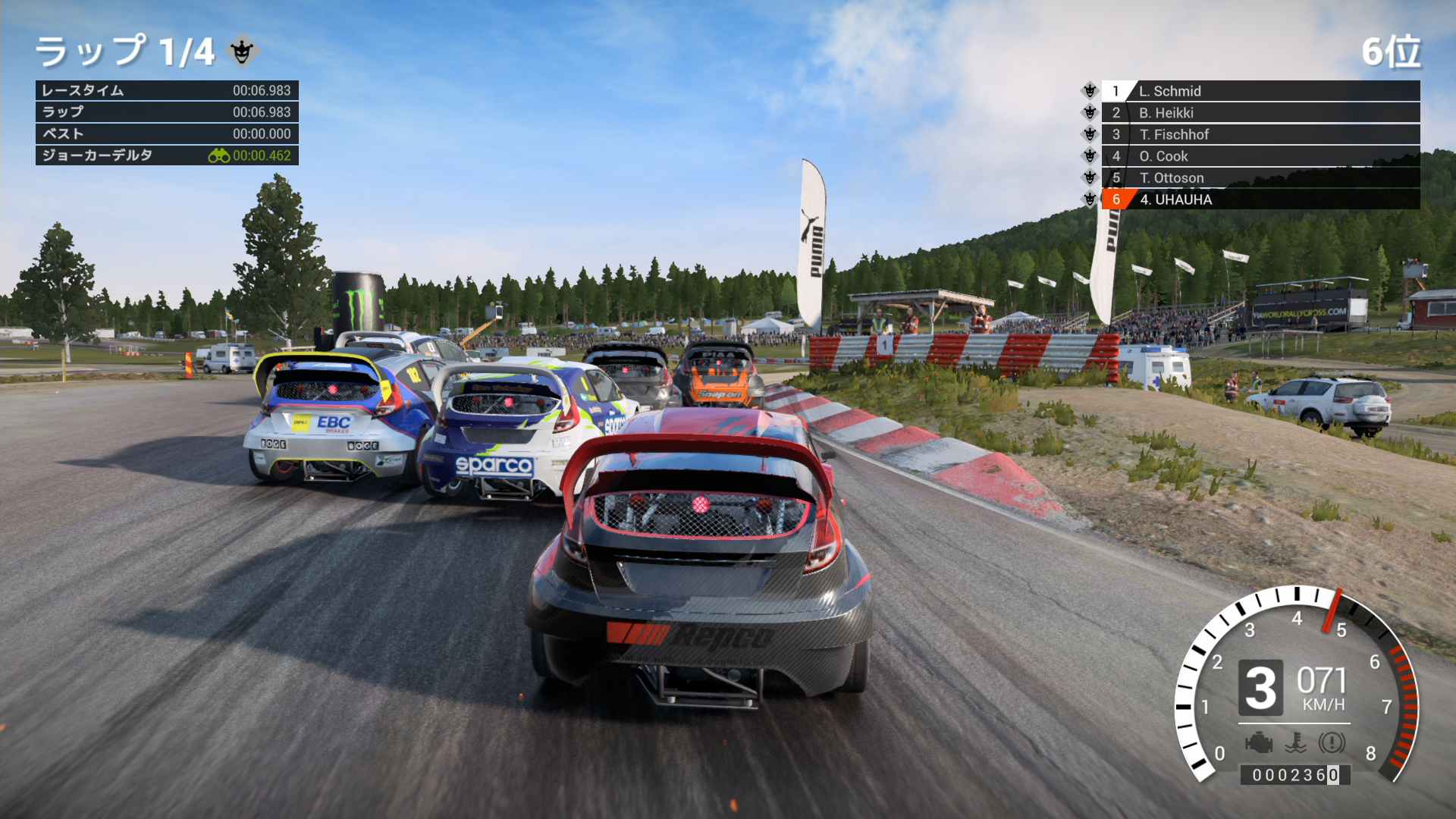Click the joker icon beside the lap counter
The image size is (1456, 819).
pos(243,51)
